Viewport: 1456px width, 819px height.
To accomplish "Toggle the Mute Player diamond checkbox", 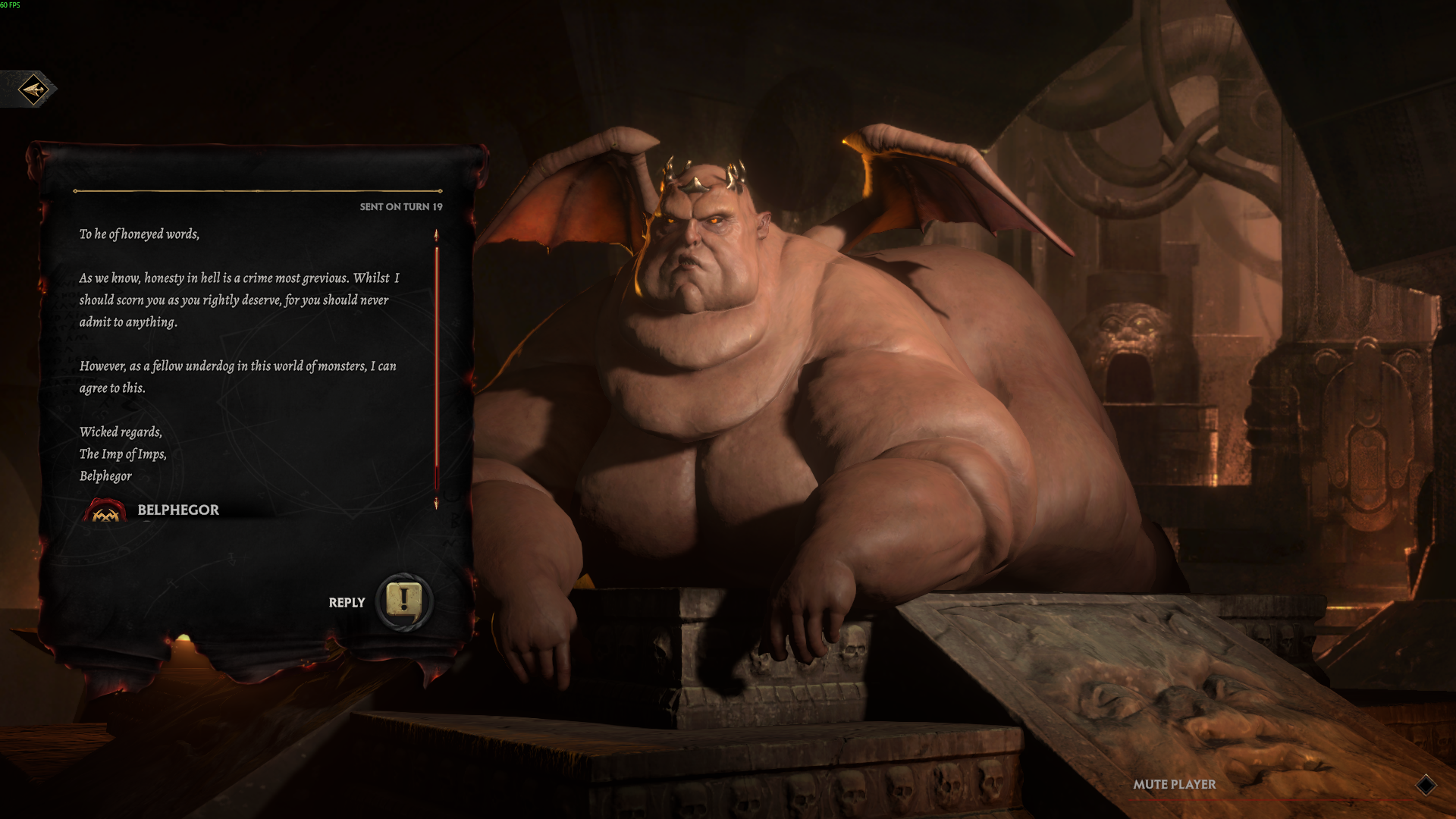I will click(1426, 785).
